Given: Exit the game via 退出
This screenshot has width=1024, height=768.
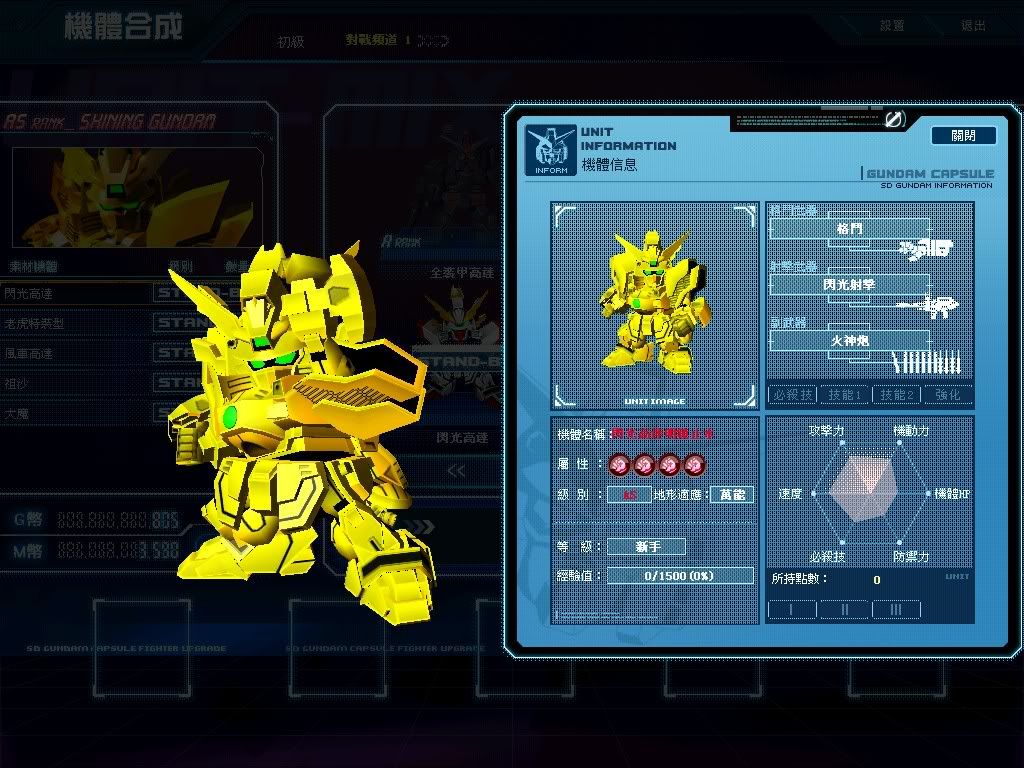Looking at the screenshot, I should tap(972, 26).
